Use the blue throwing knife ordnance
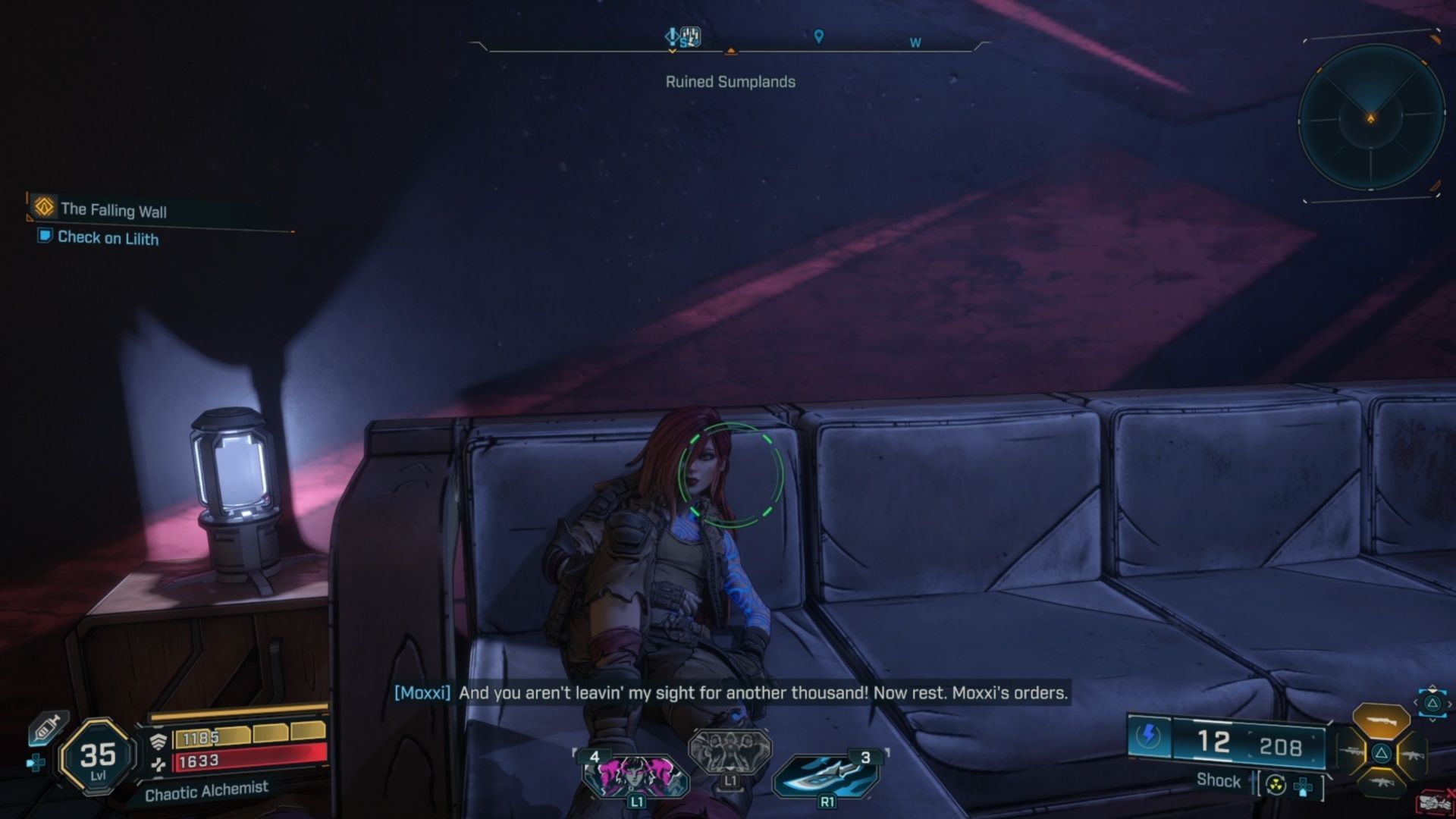The height and width of the screenshot is (819, 1456). point(825,775)
